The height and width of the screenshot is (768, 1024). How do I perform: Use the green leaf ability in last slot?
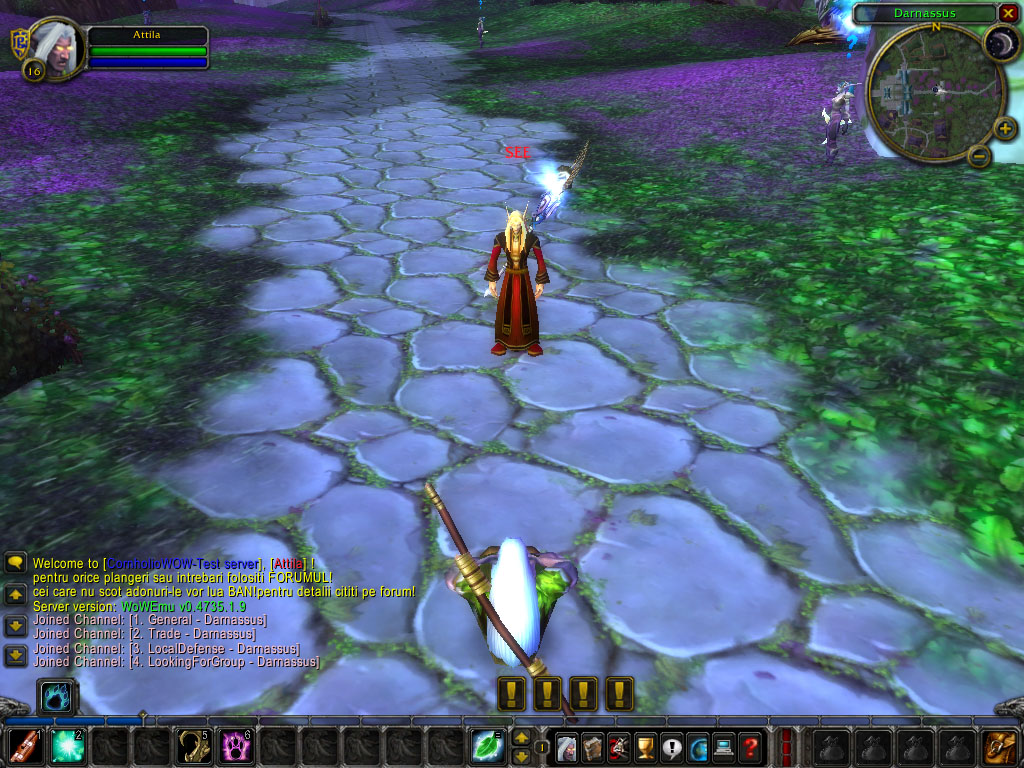click(x=488, y=747)
